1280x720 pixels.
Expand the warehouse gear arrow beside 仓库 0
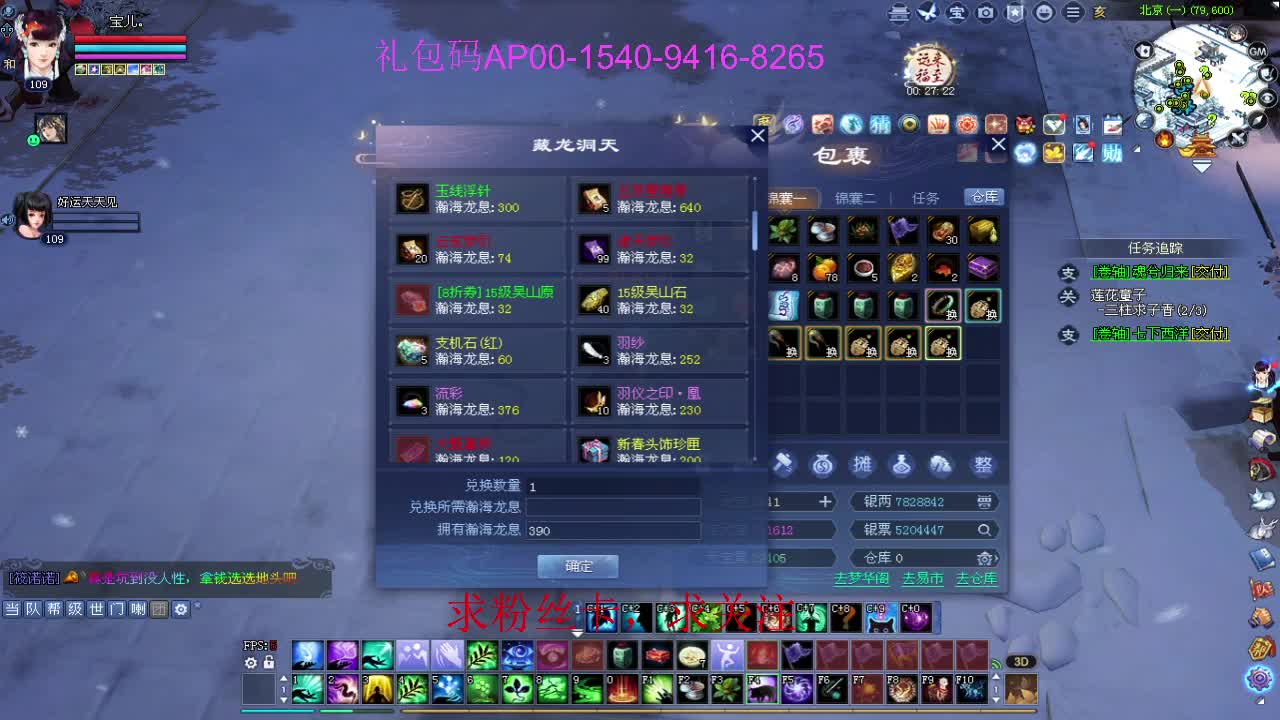tap(987, 558)
